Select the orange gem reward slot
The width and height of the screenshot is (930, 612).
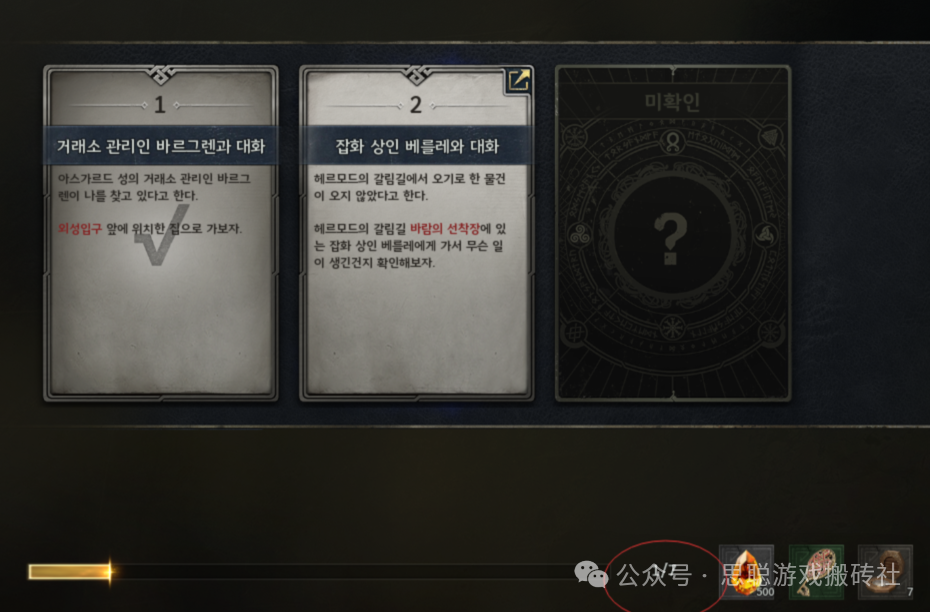747,572
